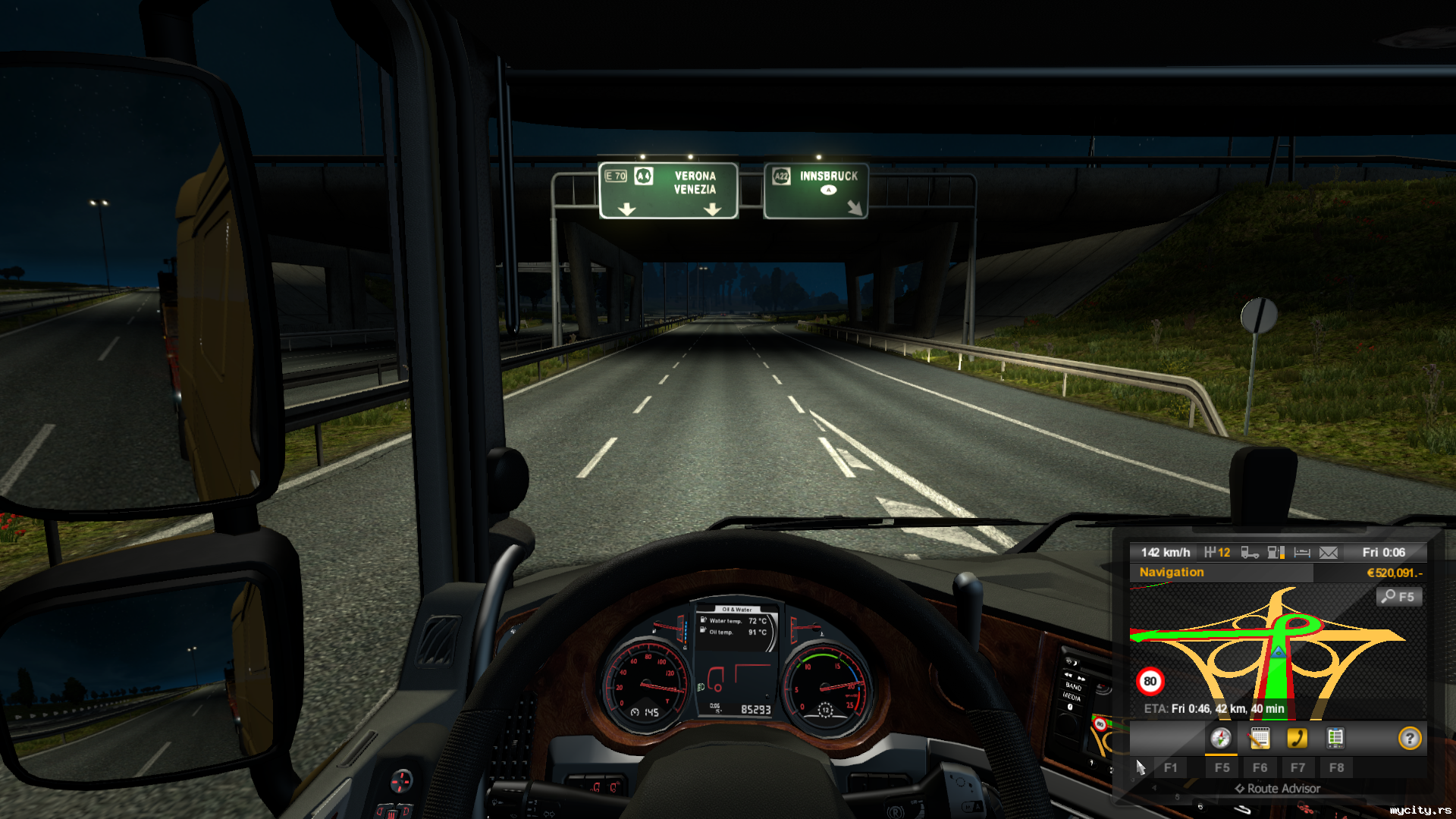Click the bed rest indicator icon

click(x=1302, y=553)
